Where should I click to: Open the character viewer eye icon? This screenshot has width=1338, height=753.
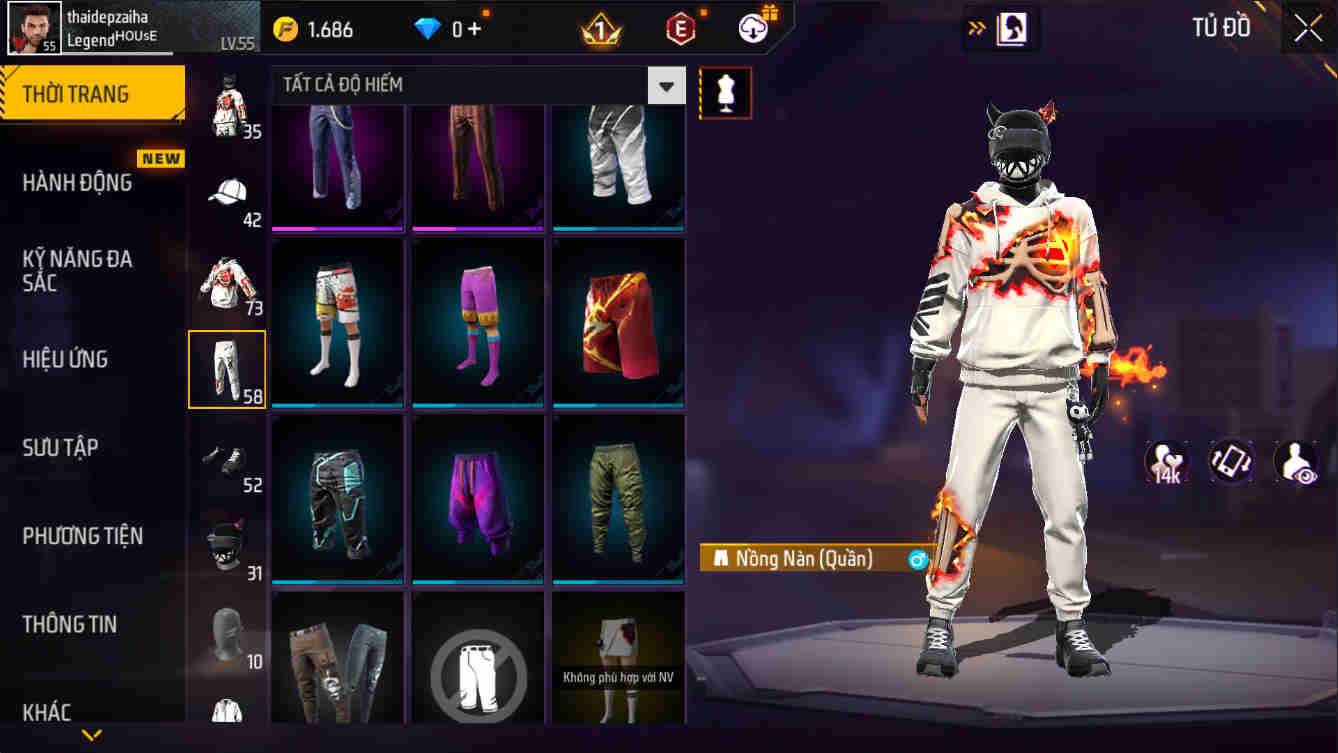(x=1296, y=463)
